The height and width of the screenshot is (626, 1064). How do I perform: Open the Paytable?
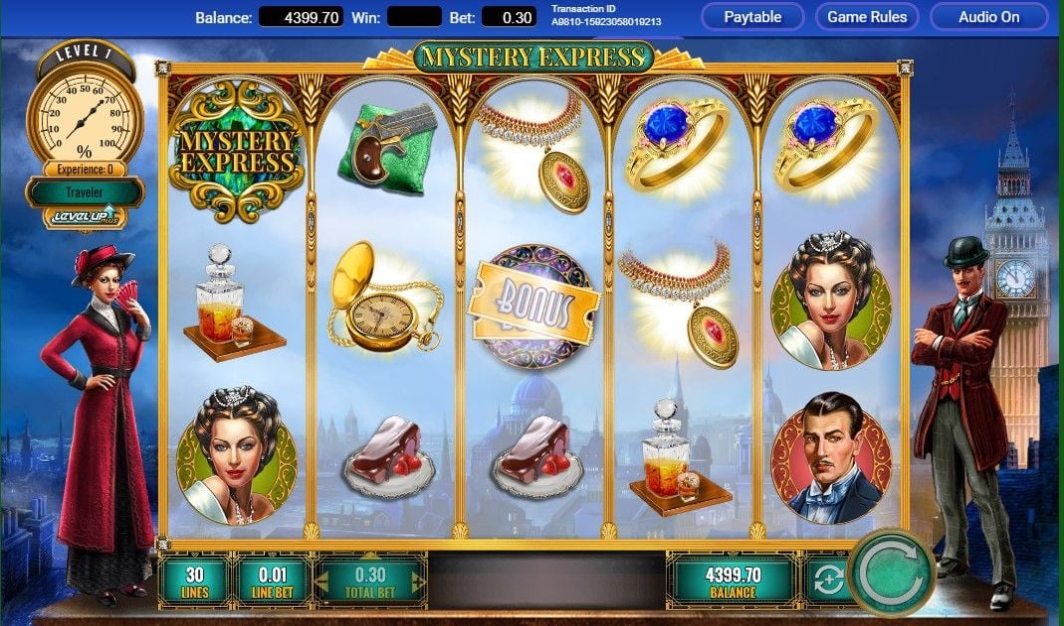[752, 17]
